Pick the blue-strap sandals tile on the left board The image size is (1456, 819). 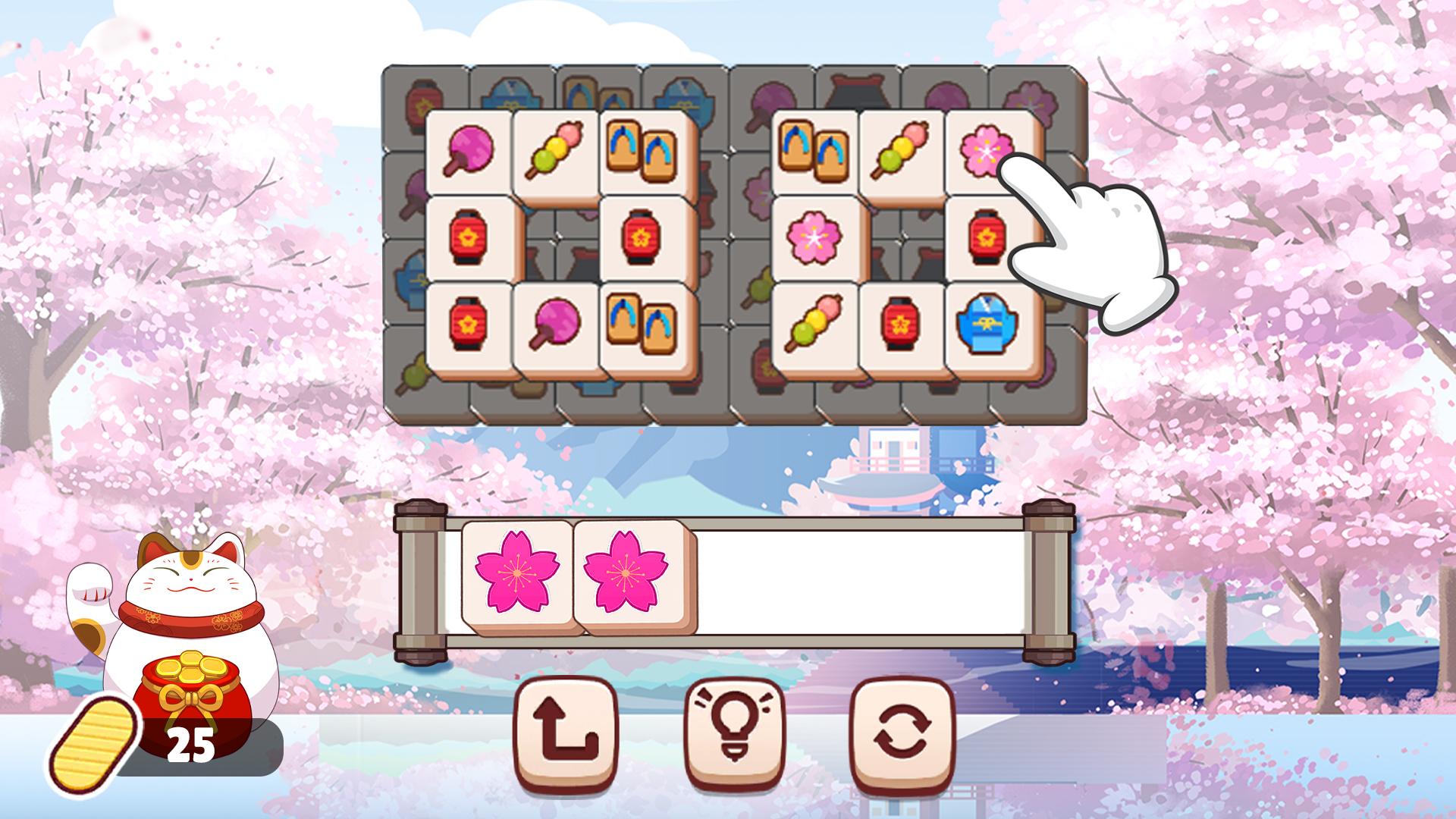tap(641, 150)
